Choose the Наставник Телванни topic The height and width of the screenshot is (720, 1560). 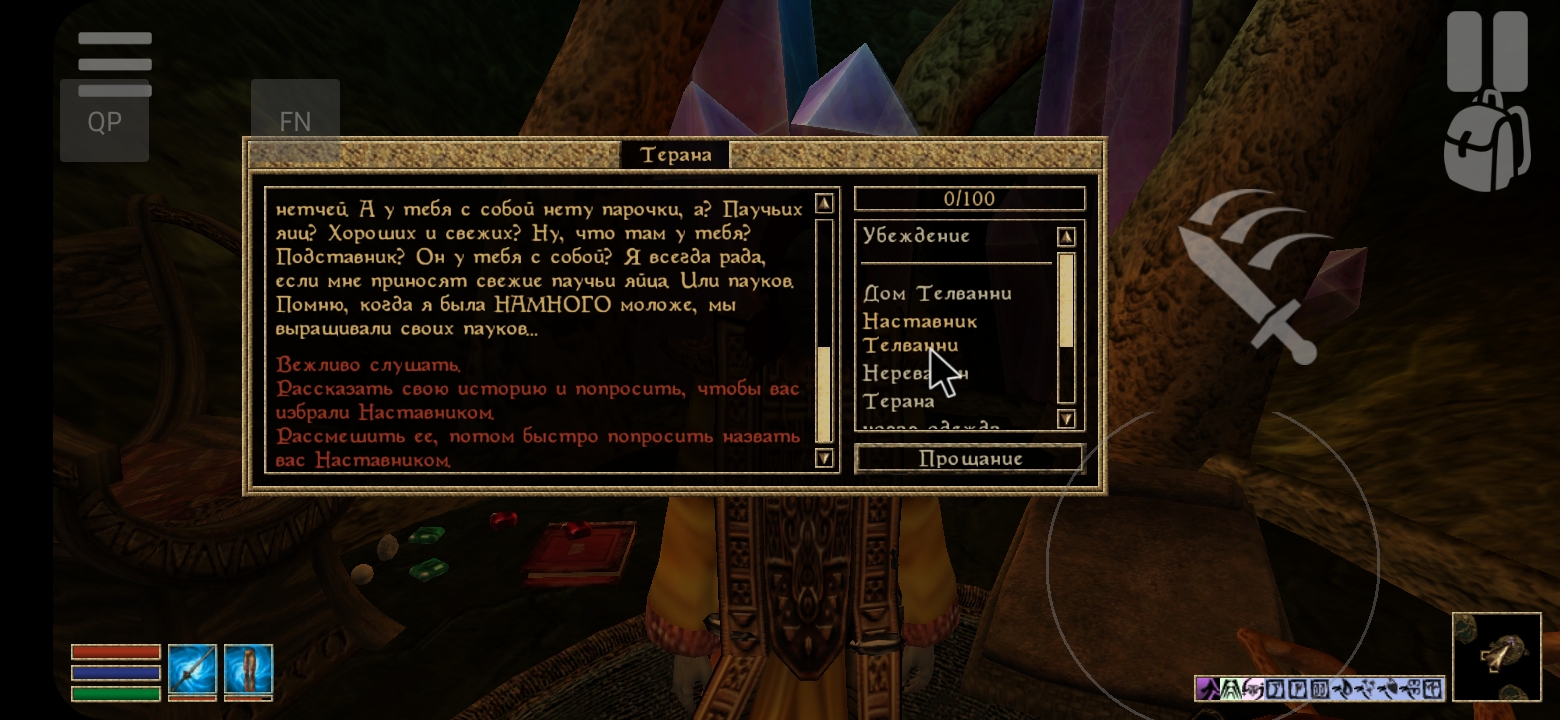click(919, 332)
